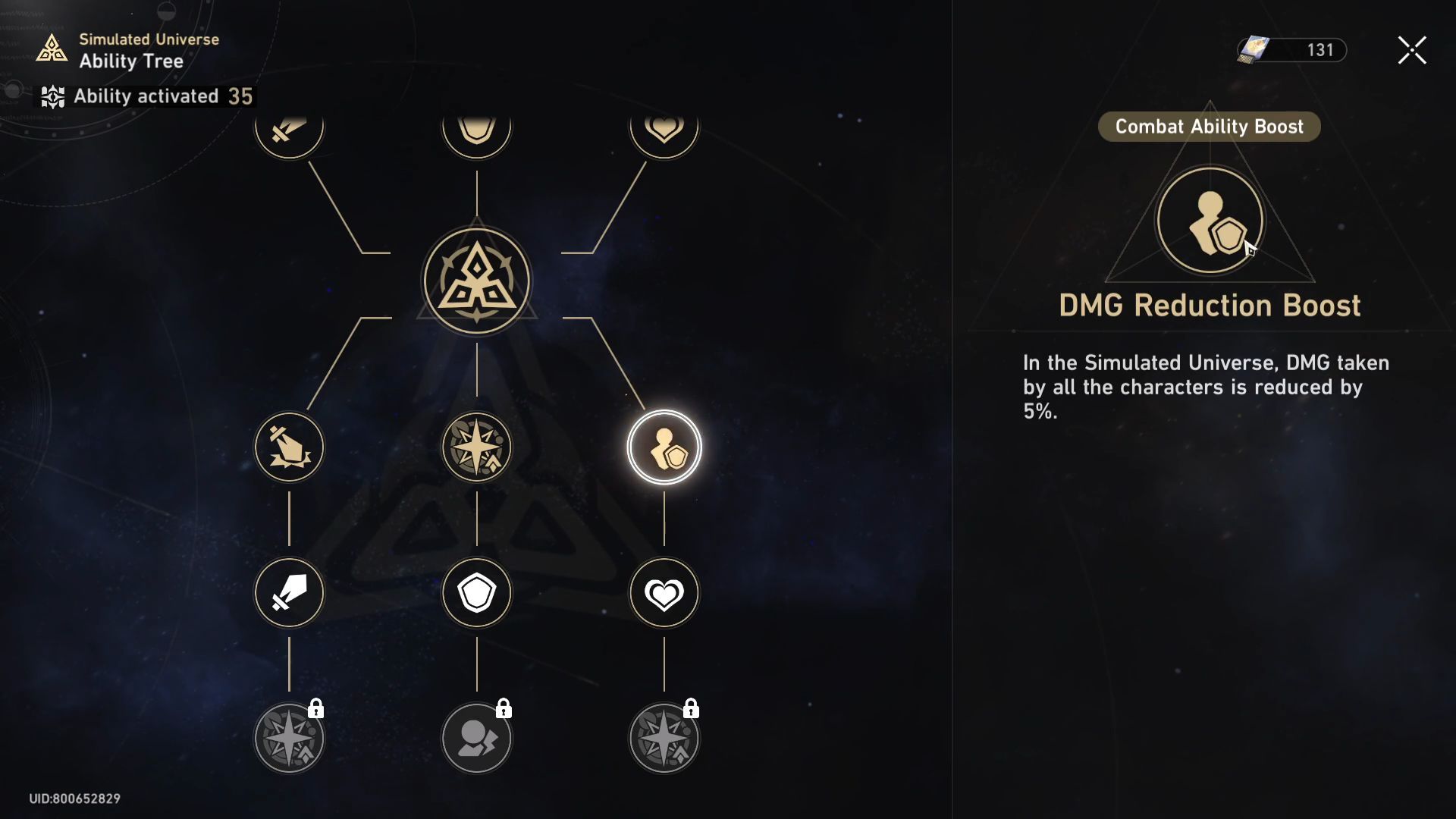Screen dimensions: 1456x819
Task: Select the partly hidden gold shield node
Action: click(476, 132)
